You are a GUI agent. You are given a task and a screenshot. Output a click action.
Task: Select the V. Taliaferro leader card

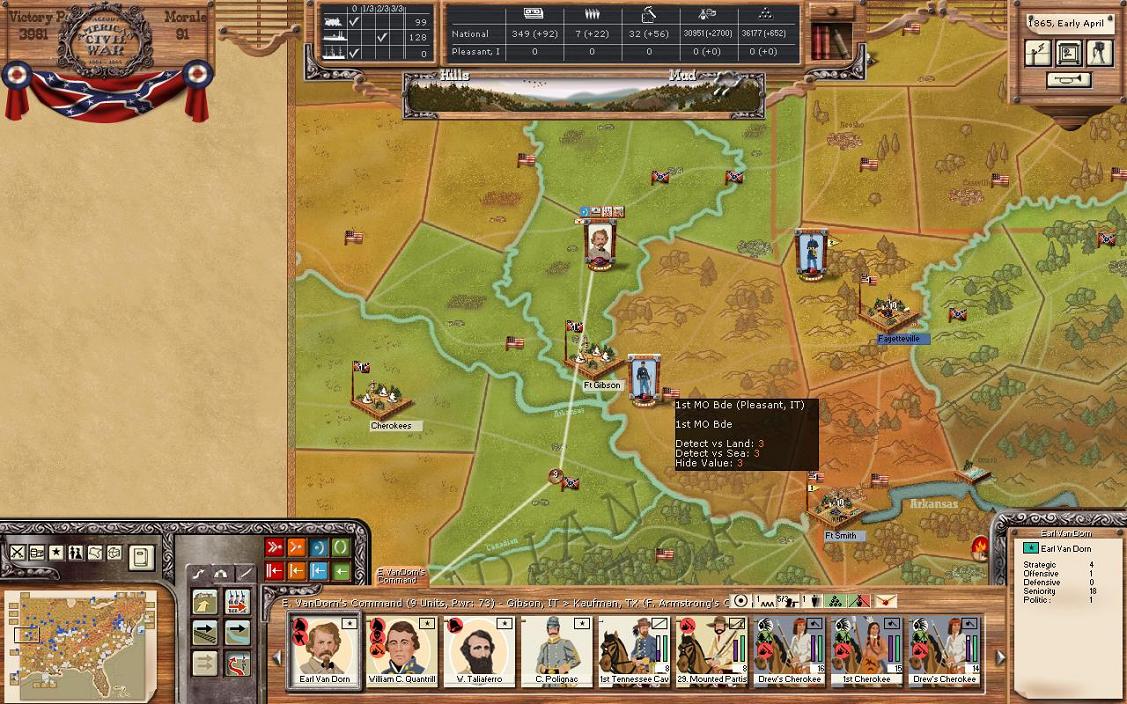478,651
